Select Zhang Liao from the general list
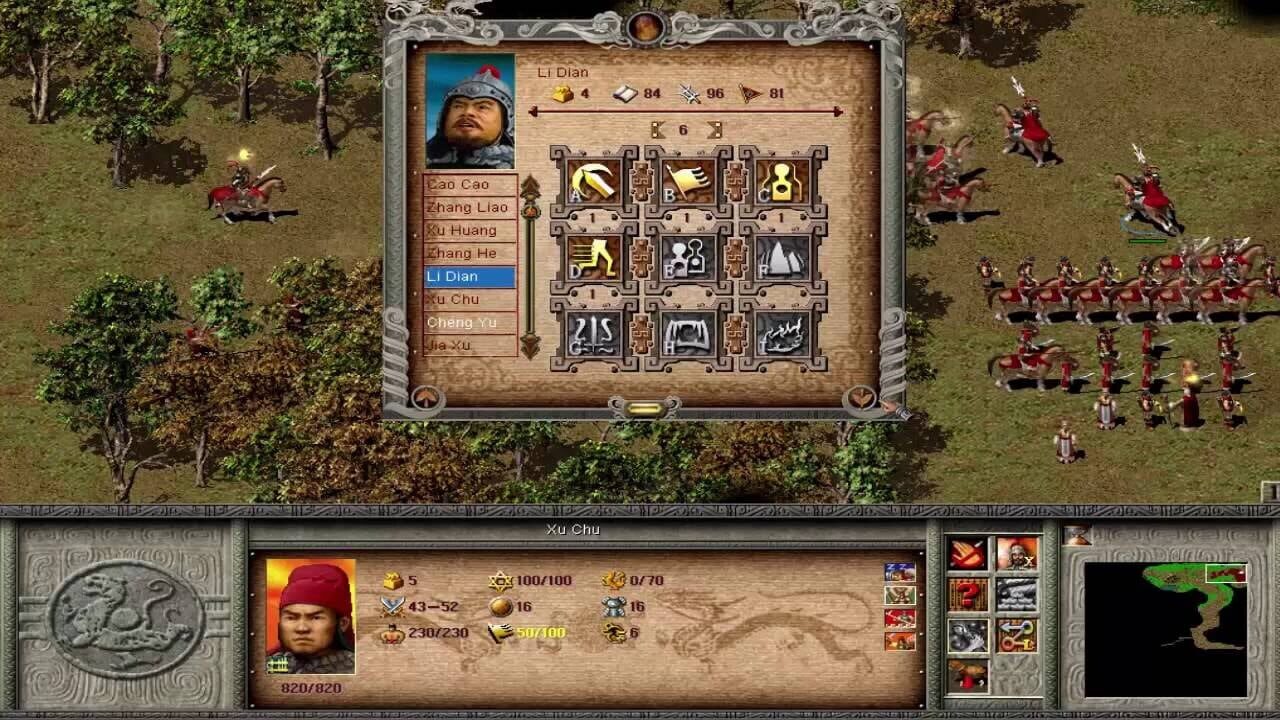 click(x=466, y=207)
